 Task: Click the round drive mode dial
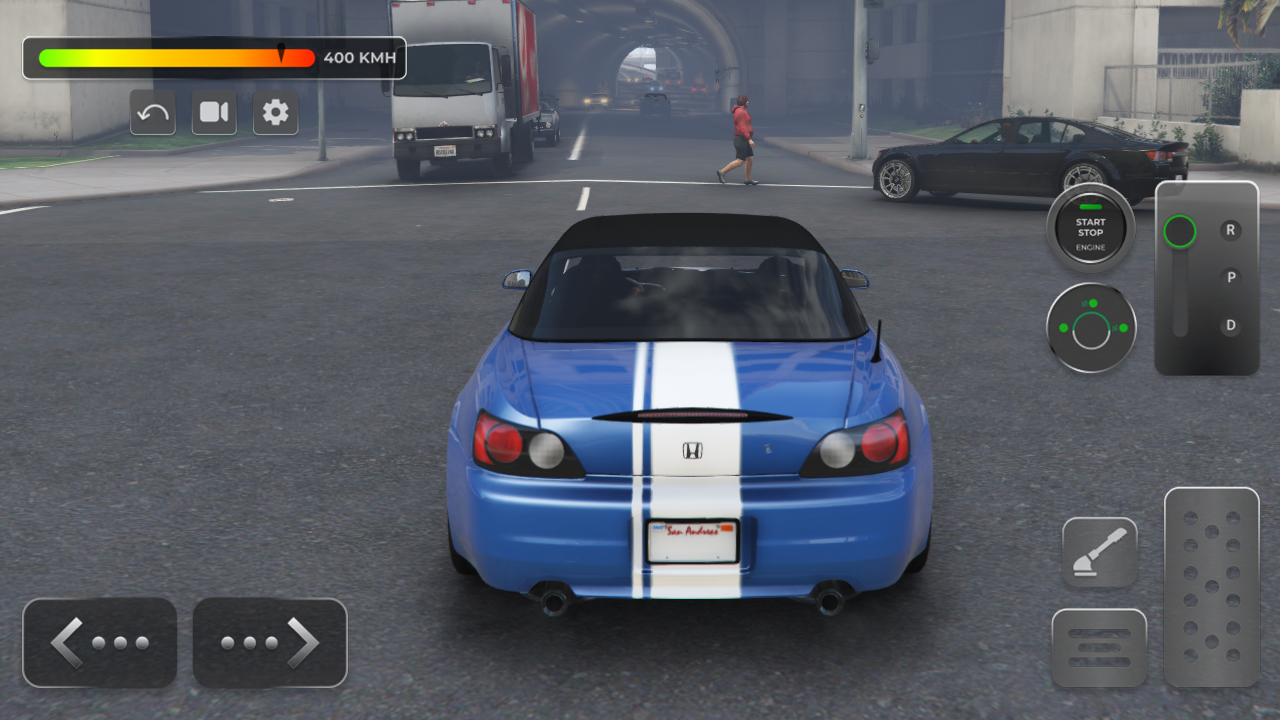tap(1091, 328)
